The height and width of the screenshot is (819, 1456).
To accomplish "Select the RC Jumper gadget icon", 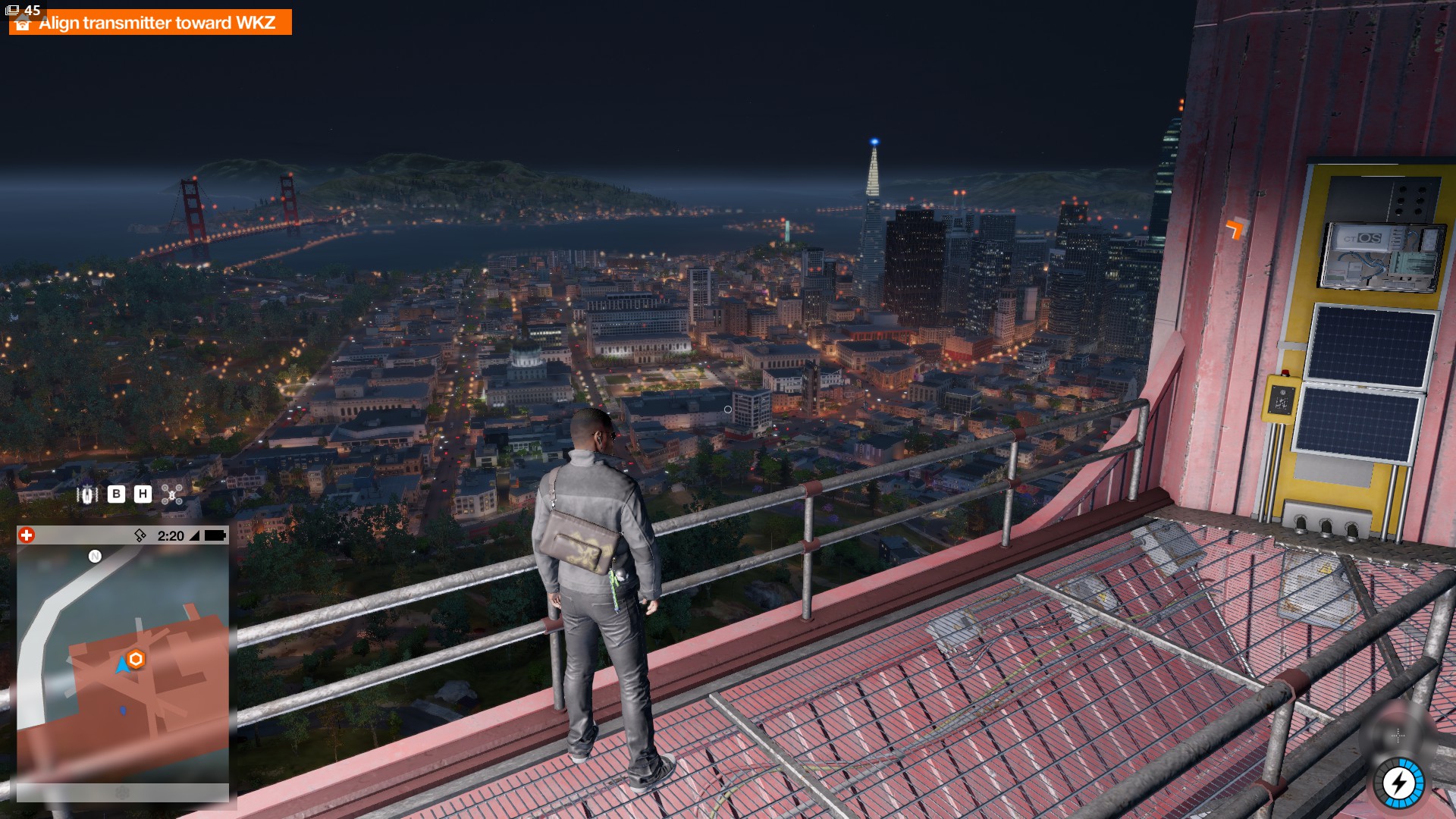I will pos(87,494).
